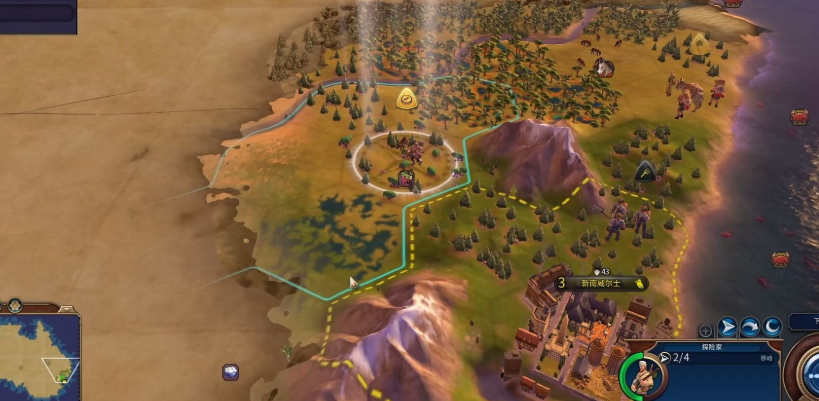Activate the crescent moon sleep action
The image size is (819, 401).
772,327
